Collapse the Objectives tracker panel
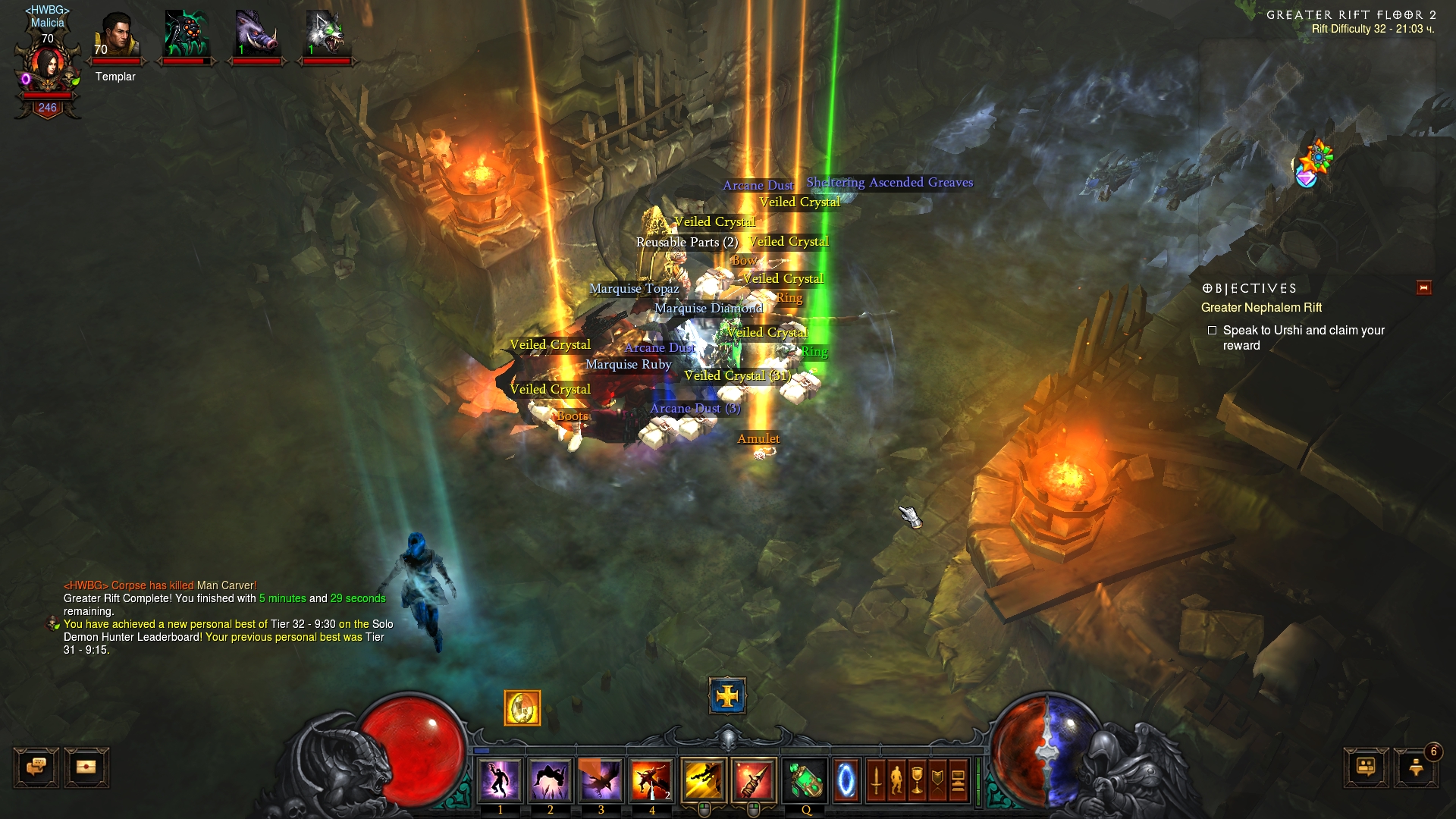The width and height of the screenshot is (1456, 819). (1423, 287)
